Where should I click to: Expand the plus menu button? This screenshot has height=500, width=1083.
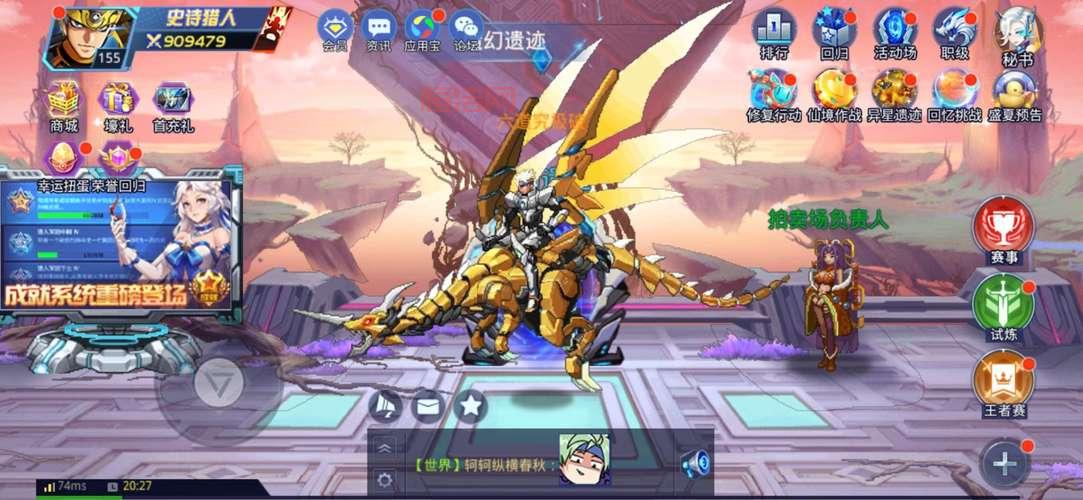(x=1004, y=463)
